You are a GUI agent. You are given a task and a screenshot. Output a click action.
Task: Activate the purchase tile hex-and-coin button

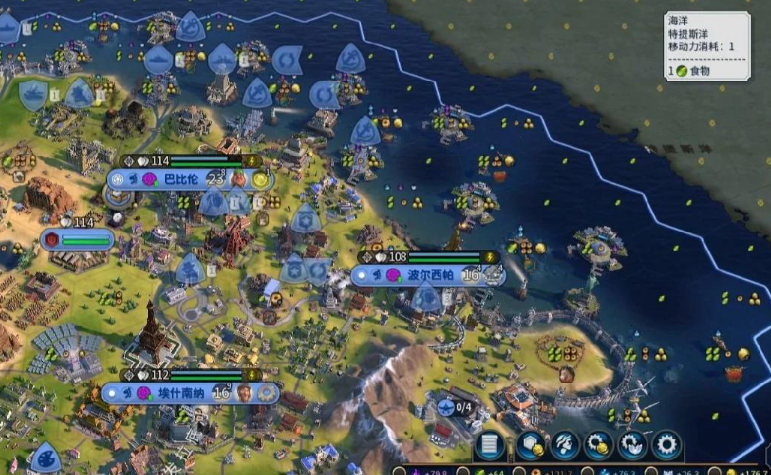coord(529,445)
